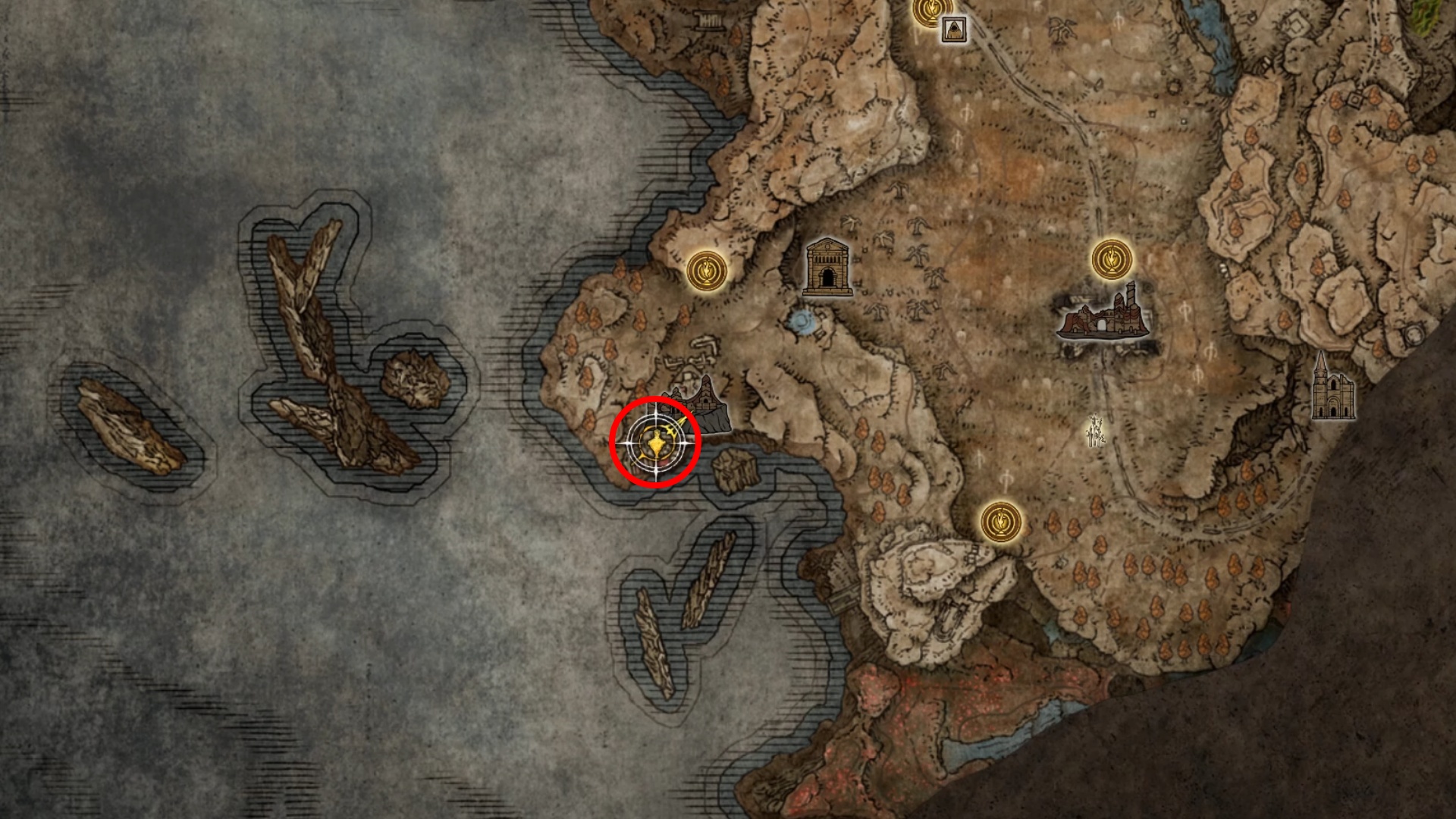The height and width of the screenshot is (819, 1456).
Task: Select the southern Site of Grace by the forest
Action: pos(1001,522)
